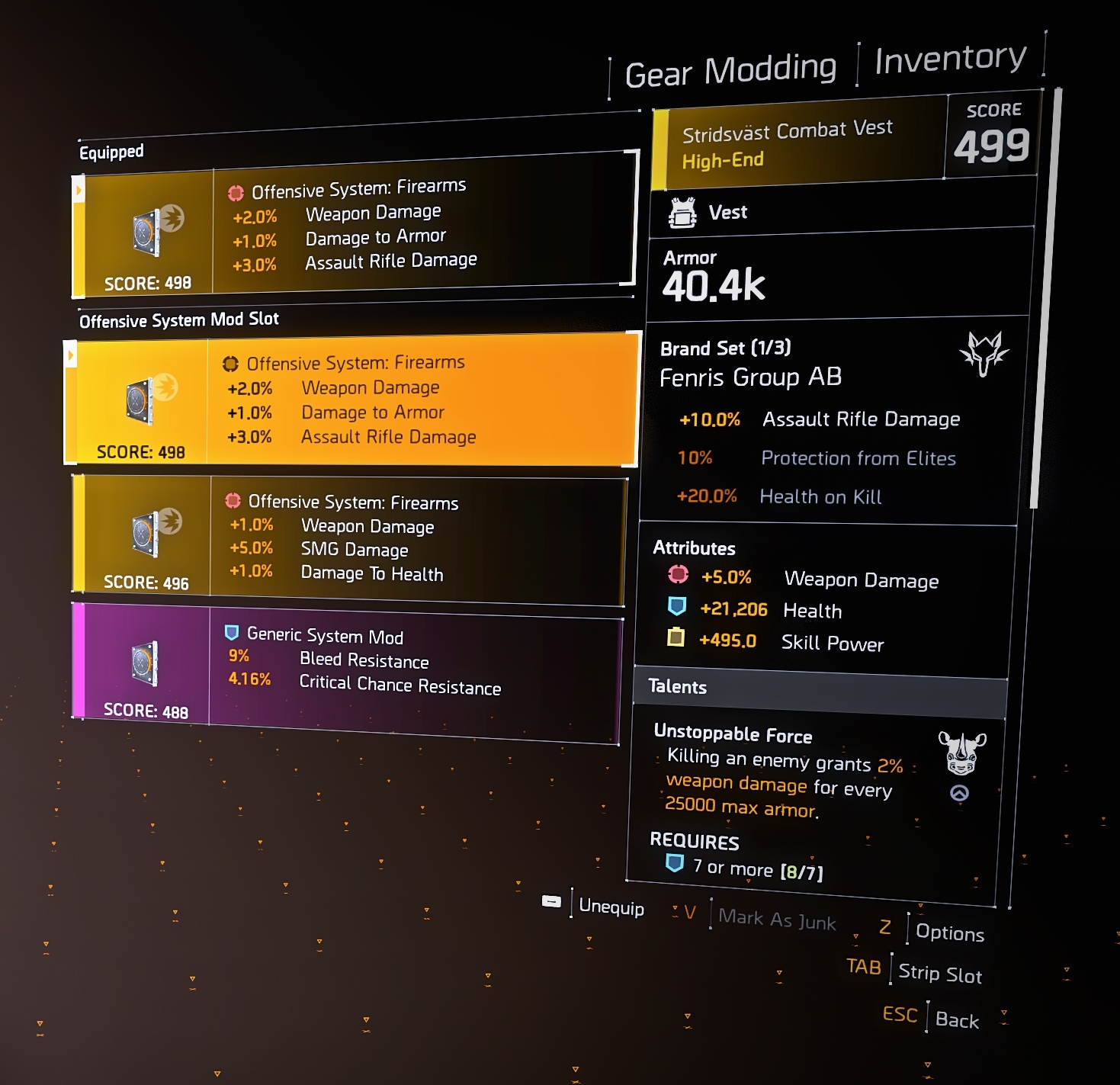Select the SMG Damage mod with score 496
Screen dimensions: 1120x1085
click(347, 538)
